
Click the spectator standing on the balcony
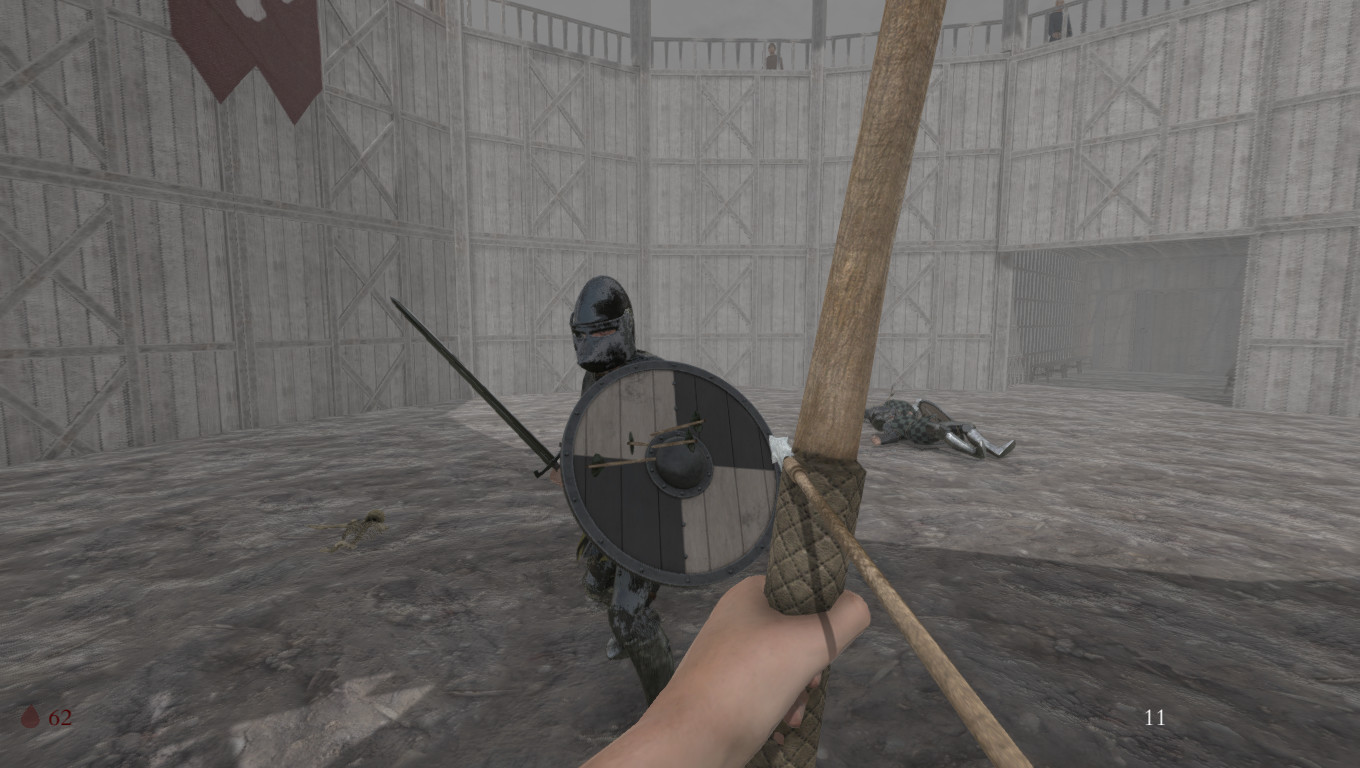click(x=771, y=55)
